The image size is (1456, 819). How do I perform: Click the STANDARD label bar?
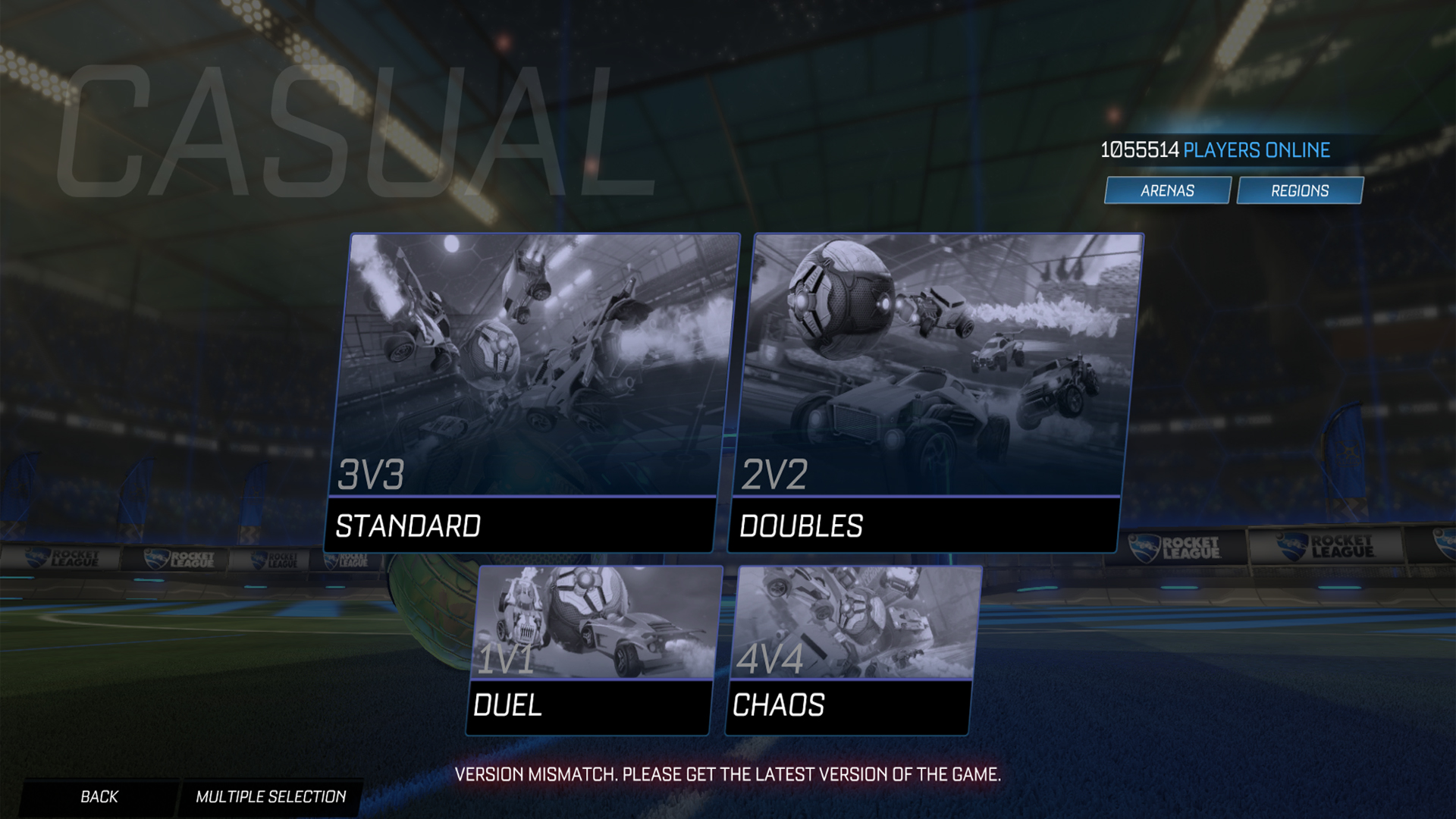click(x=409, y=523)
